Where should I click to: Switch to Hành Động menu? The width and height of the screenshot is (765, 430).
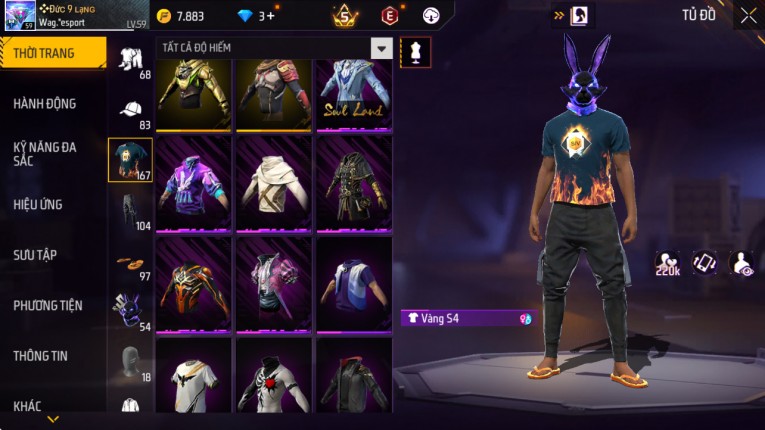[46, 104]
